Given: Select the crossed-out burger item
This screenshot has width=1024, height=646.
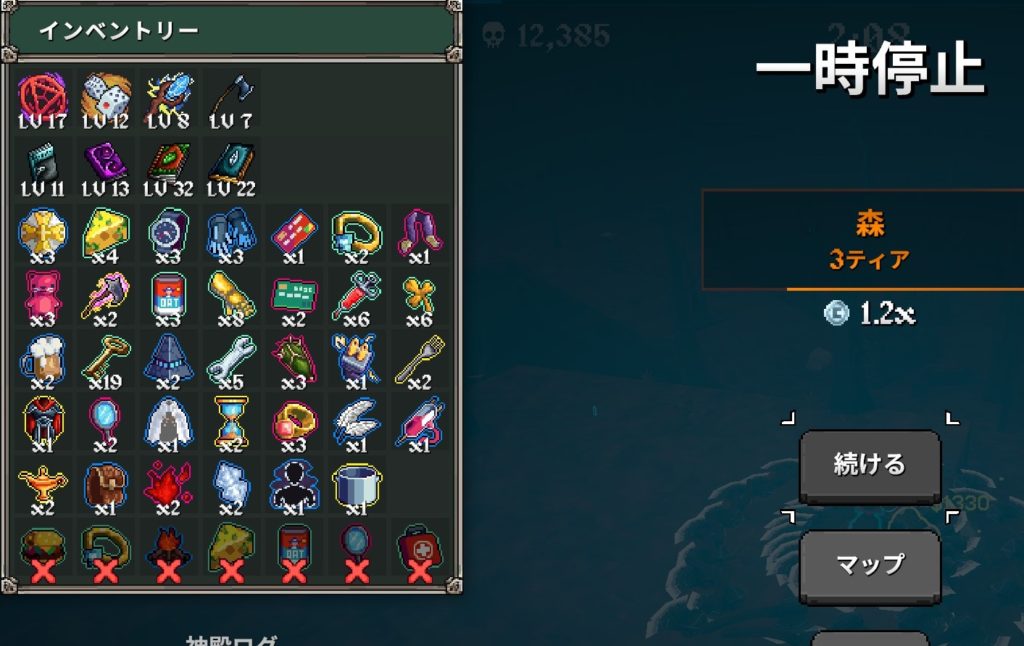Looking at the screenshot, I should tap(42, 550).
